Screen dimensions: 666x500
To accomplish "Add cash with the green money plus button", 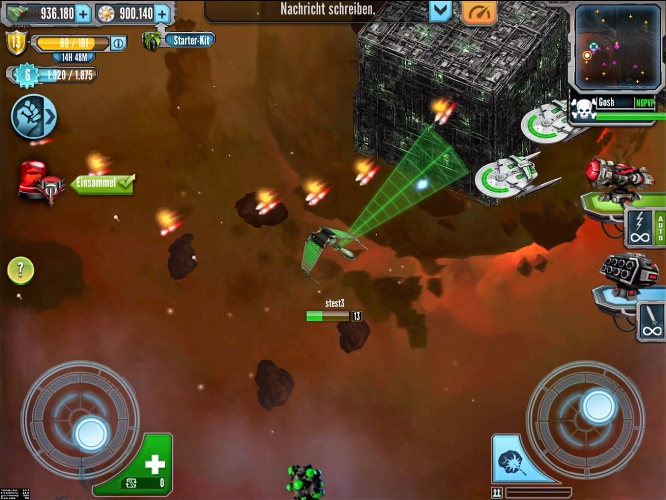I will tap(82, 13).
